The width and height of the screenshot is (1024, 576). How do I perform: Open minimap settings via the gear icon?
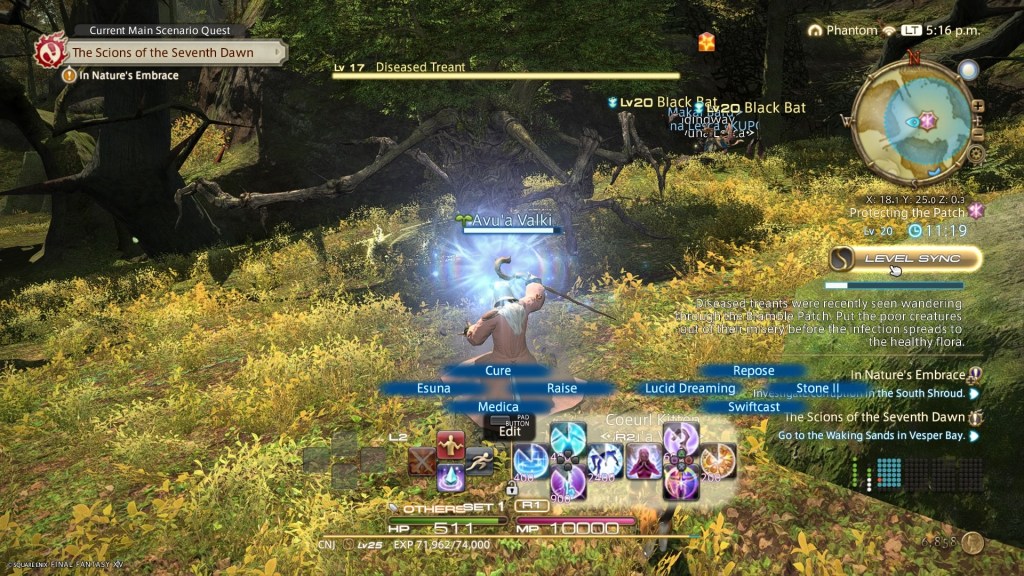[x=977, y=154]
